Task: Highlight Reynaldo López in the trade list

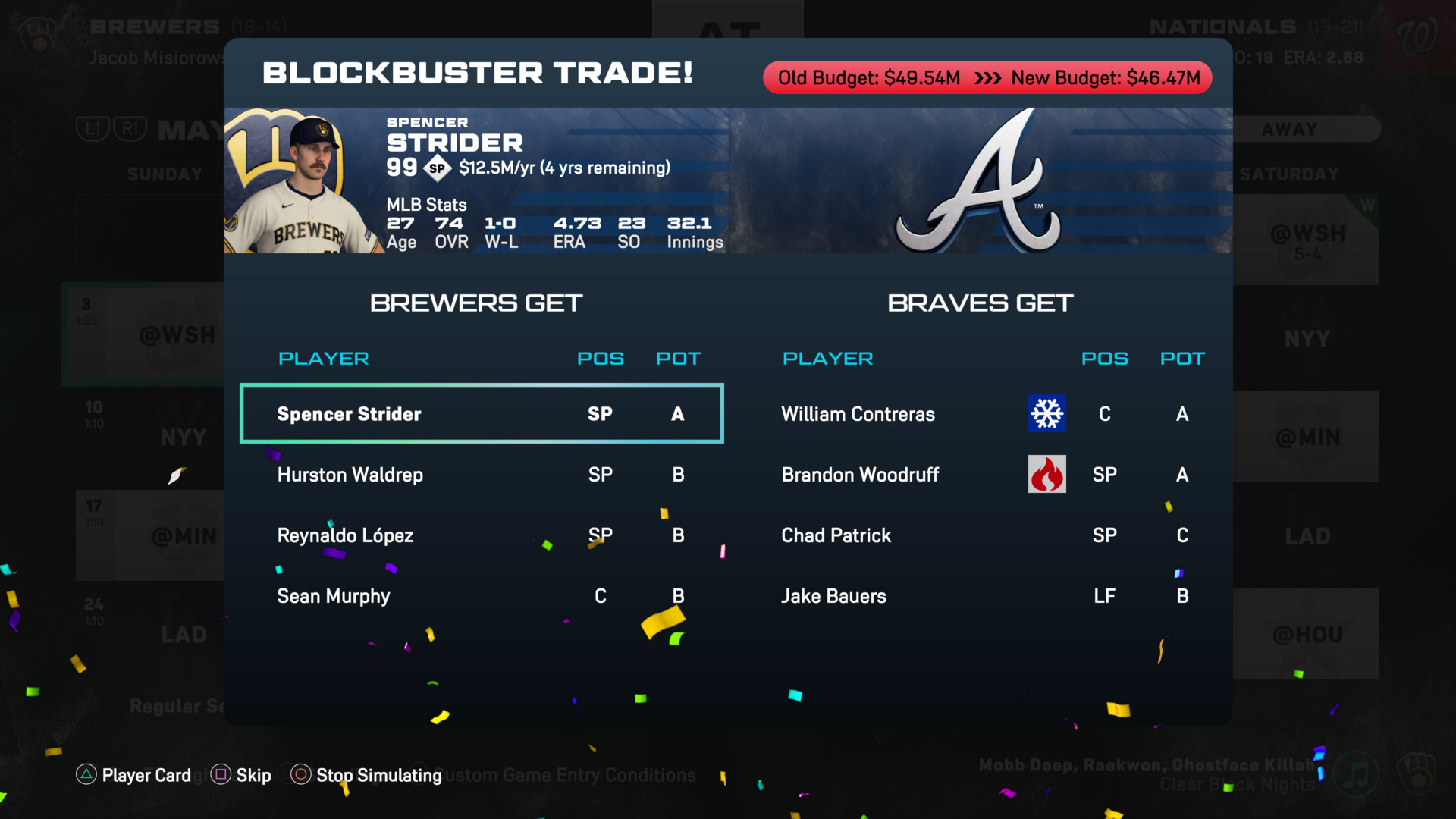Action: [x=482, y=535]
